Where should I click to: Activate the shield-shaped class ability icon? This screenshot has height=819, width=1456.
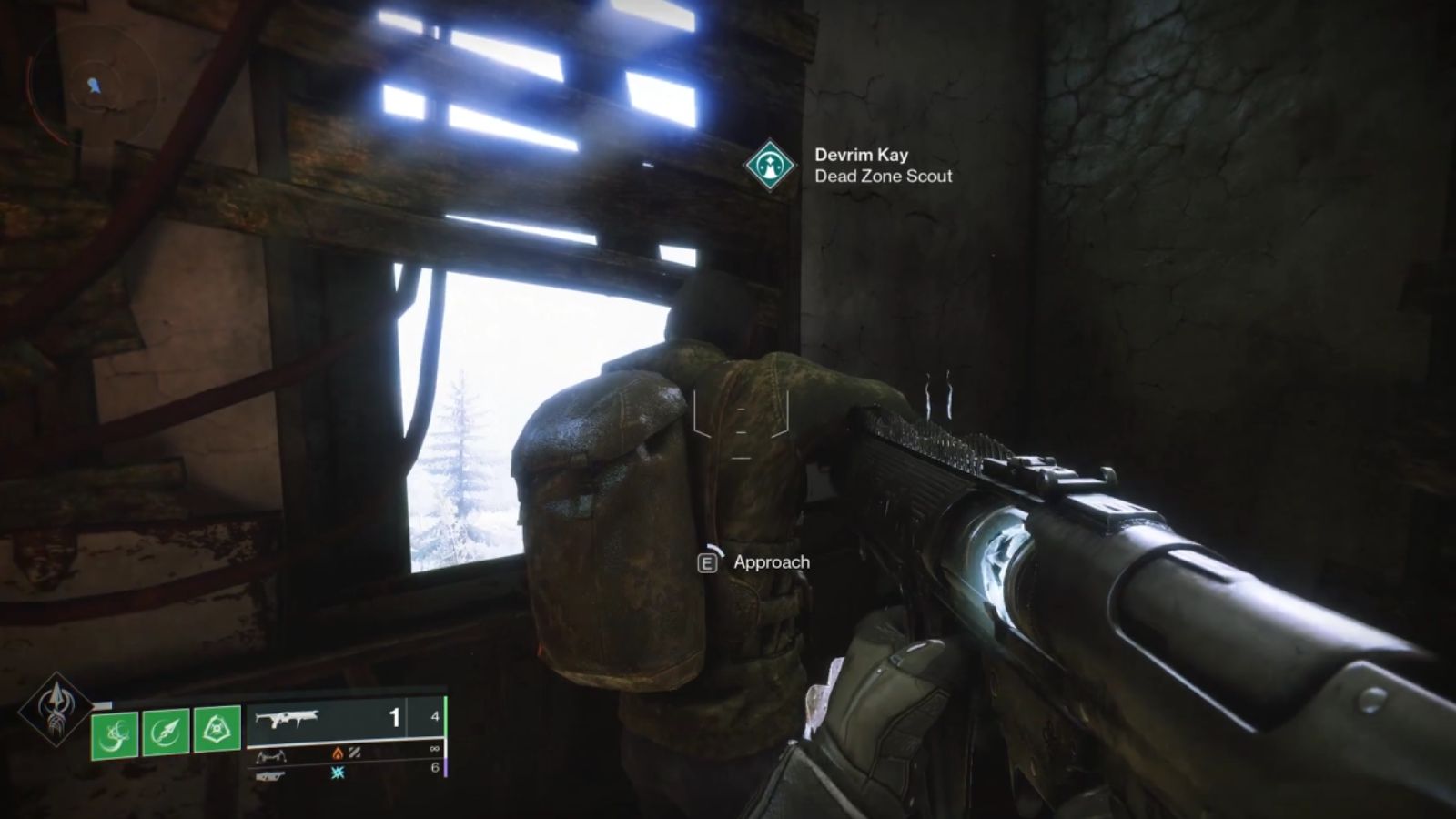click(217, 728)
